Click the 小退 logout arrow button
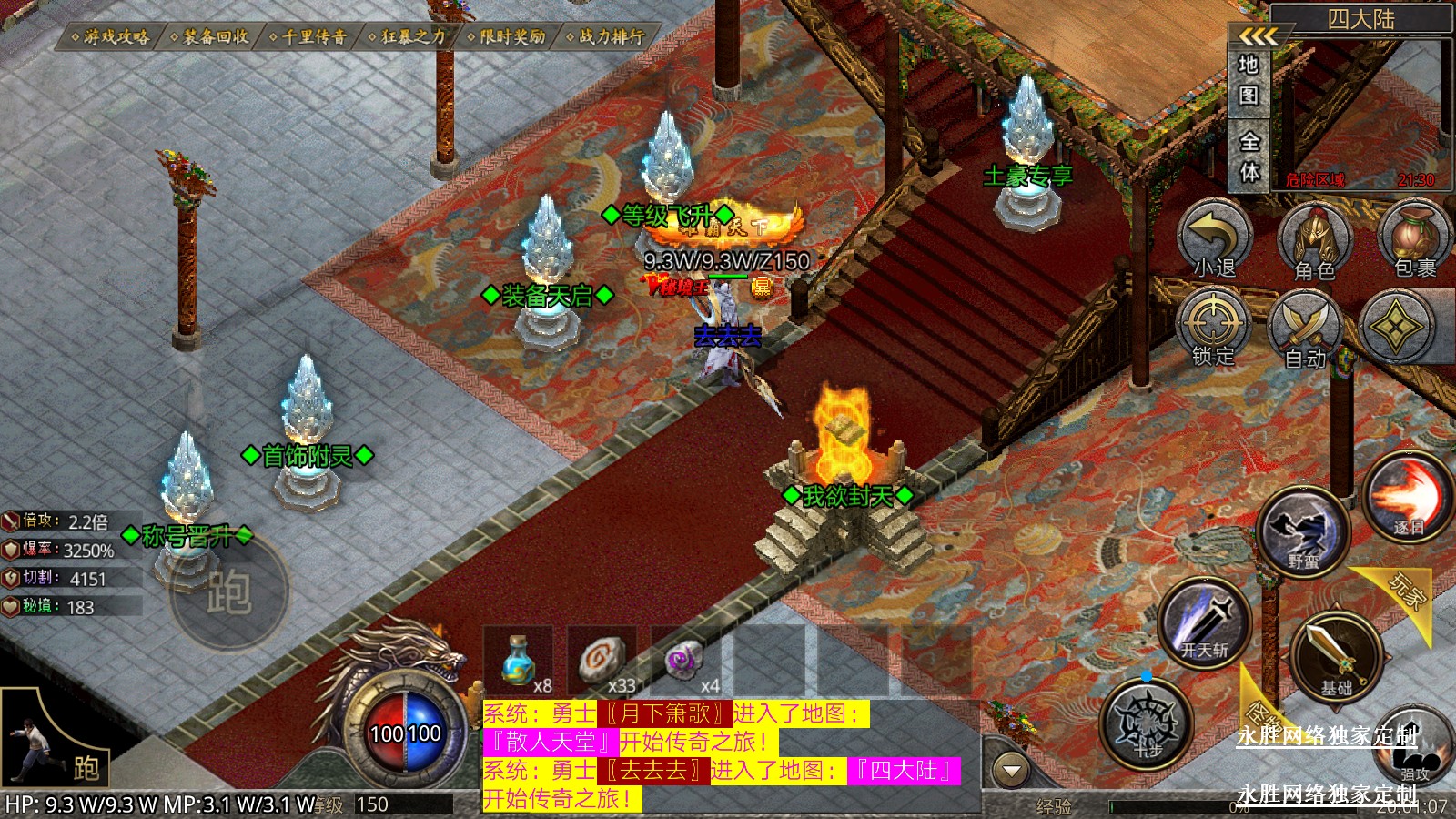Screen dimensions: 1456x819 click(1215, 240)
